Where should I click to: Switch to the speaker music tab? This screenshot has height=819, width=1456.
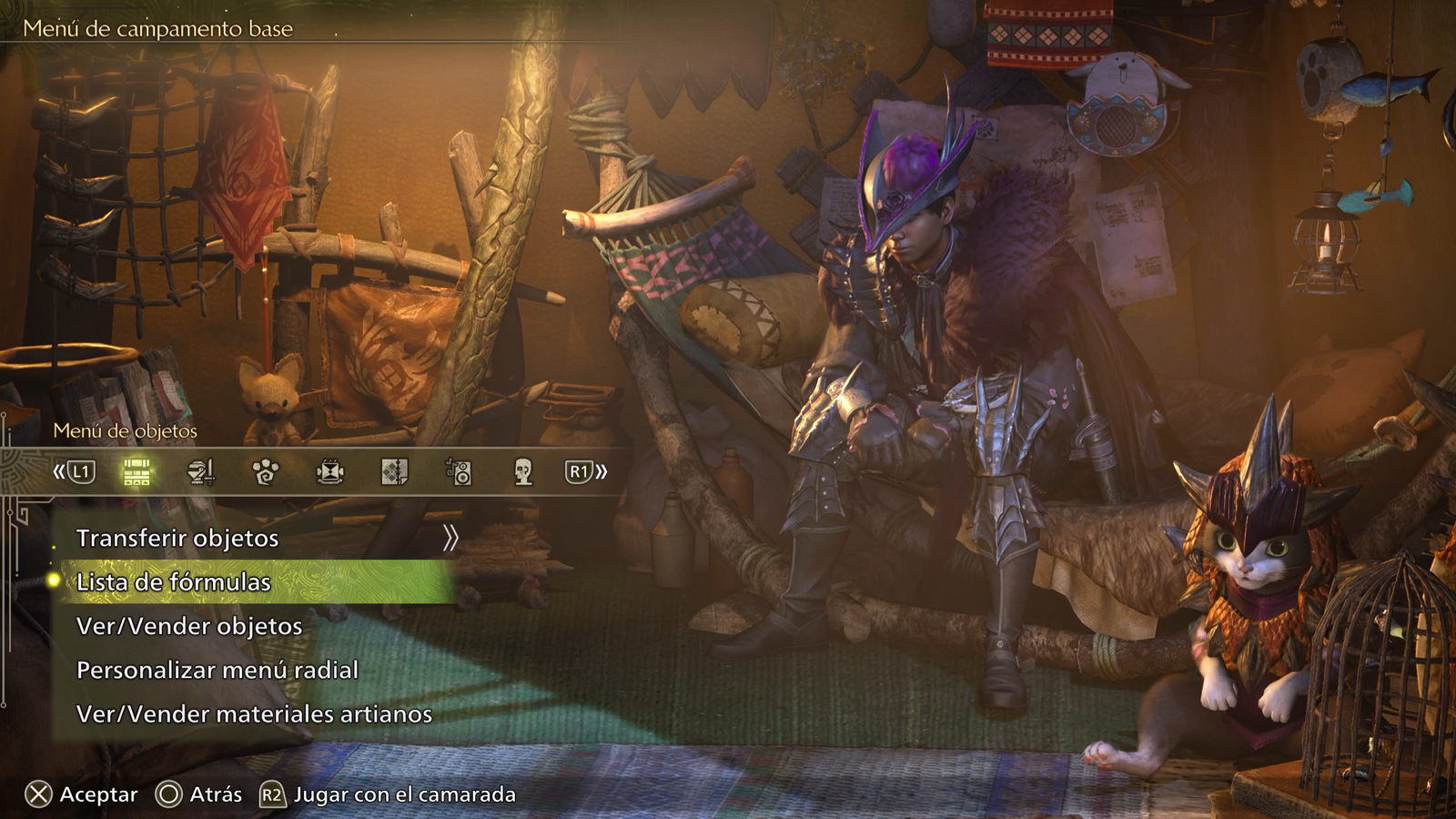click(x=459, y=471)
